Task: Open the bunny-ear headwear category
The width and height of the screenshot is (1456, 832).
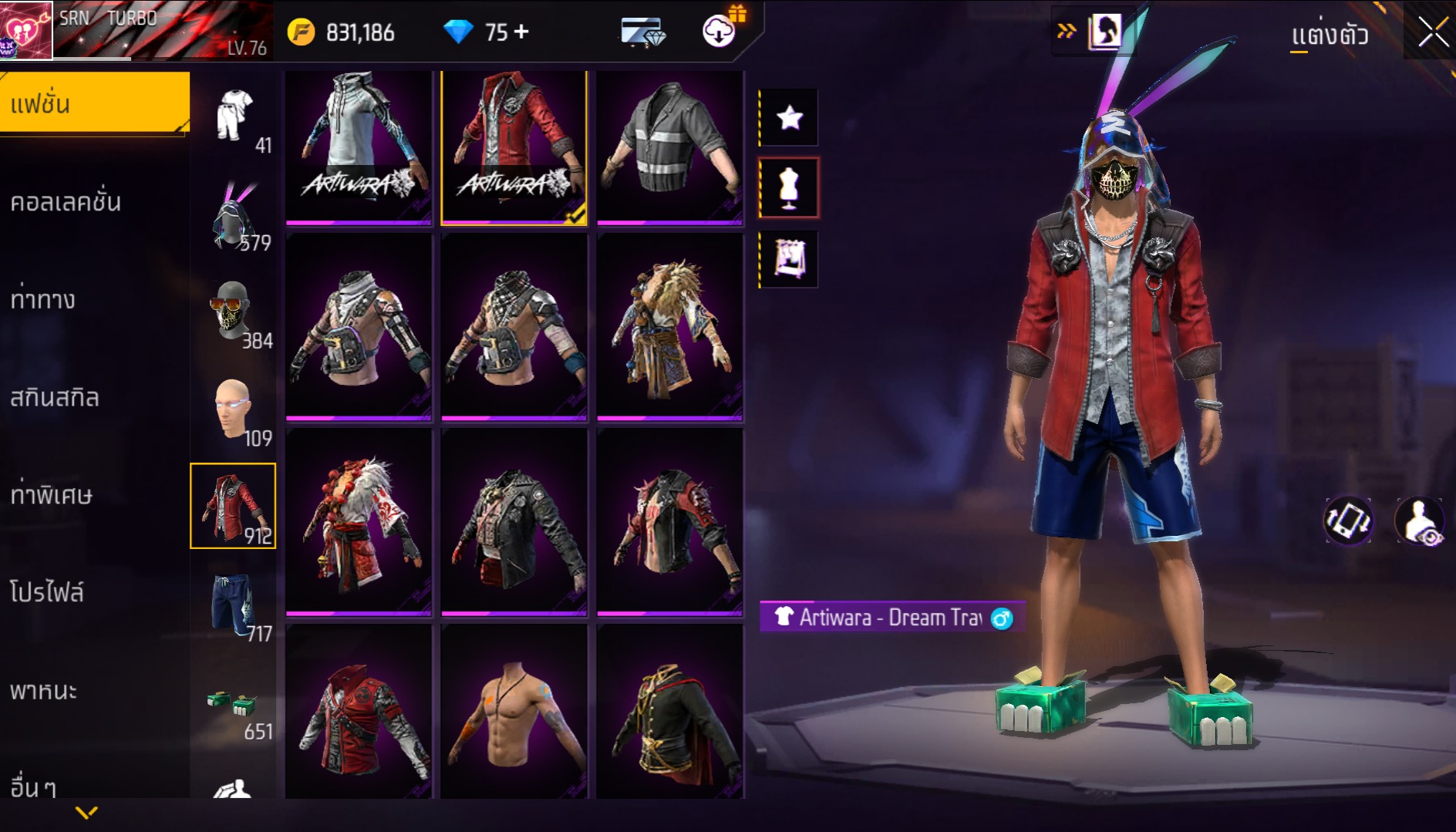Action: (x=233, y=216)
